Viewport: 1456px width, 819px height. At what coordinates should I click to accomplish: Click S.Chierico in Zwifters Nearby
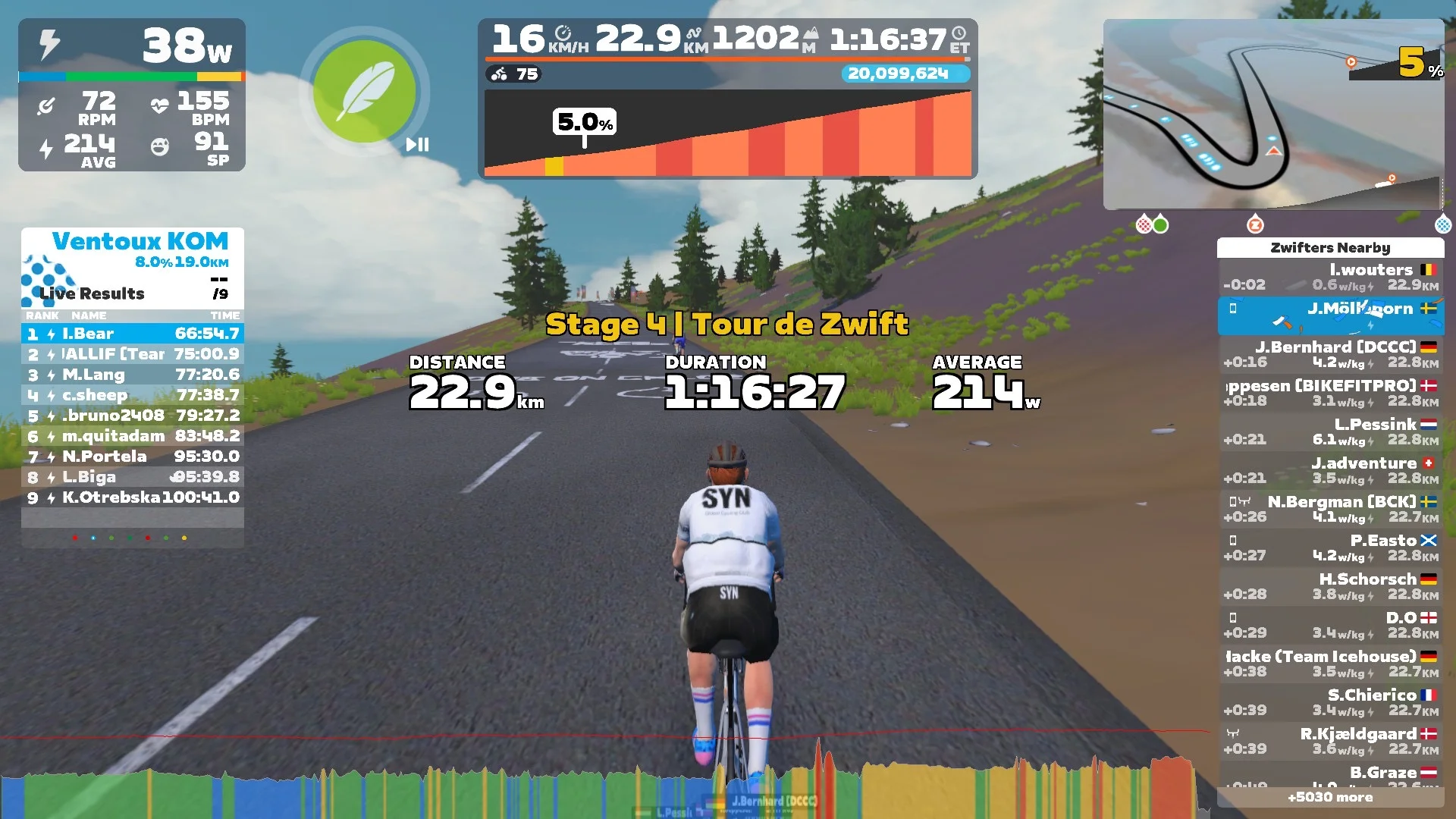click(x=1330, y=703)
